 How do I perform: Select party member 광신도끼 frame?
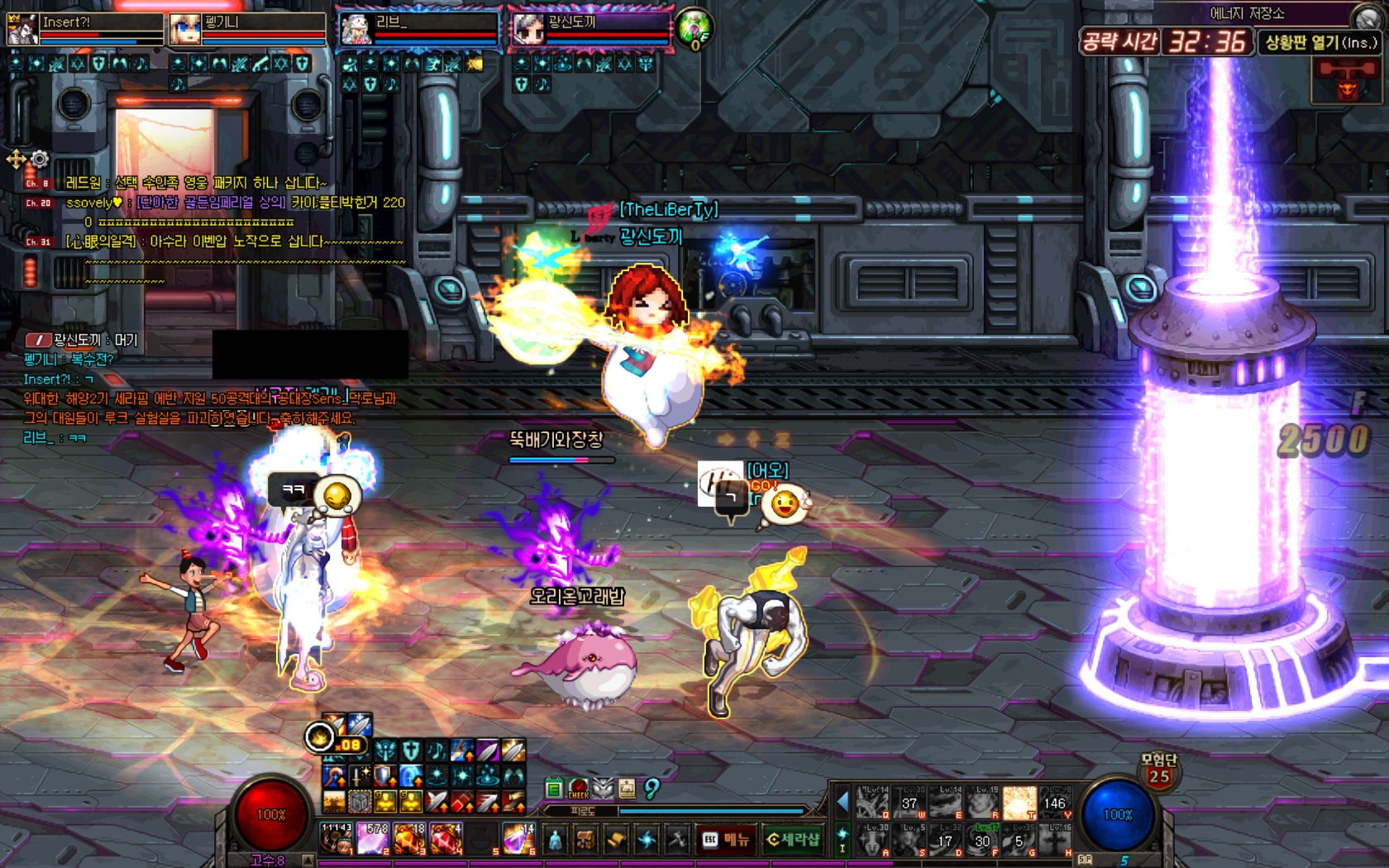click(590, 29)
